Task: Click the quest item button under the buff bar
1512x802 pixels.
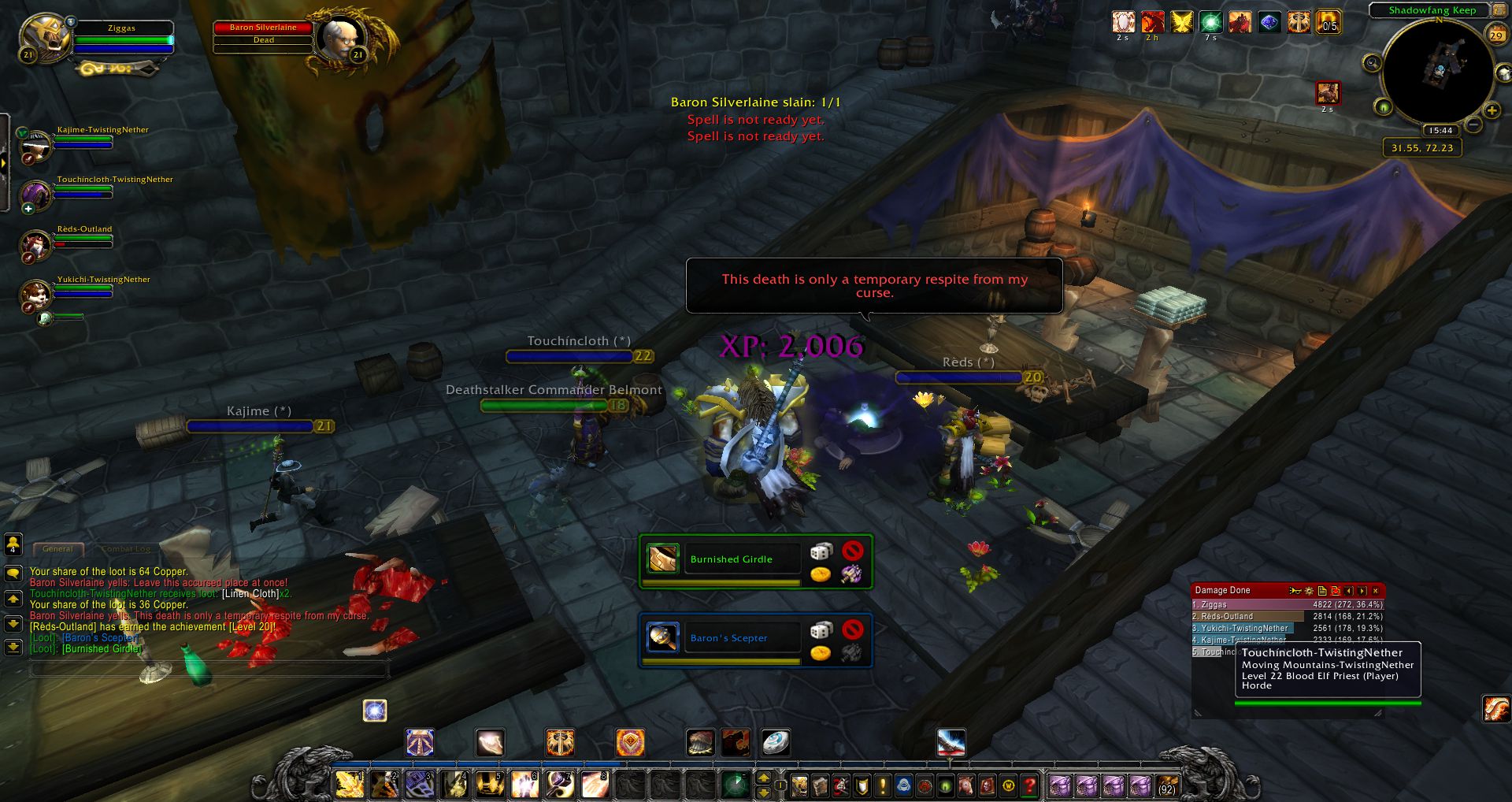Action: (x=1329, y=94)
